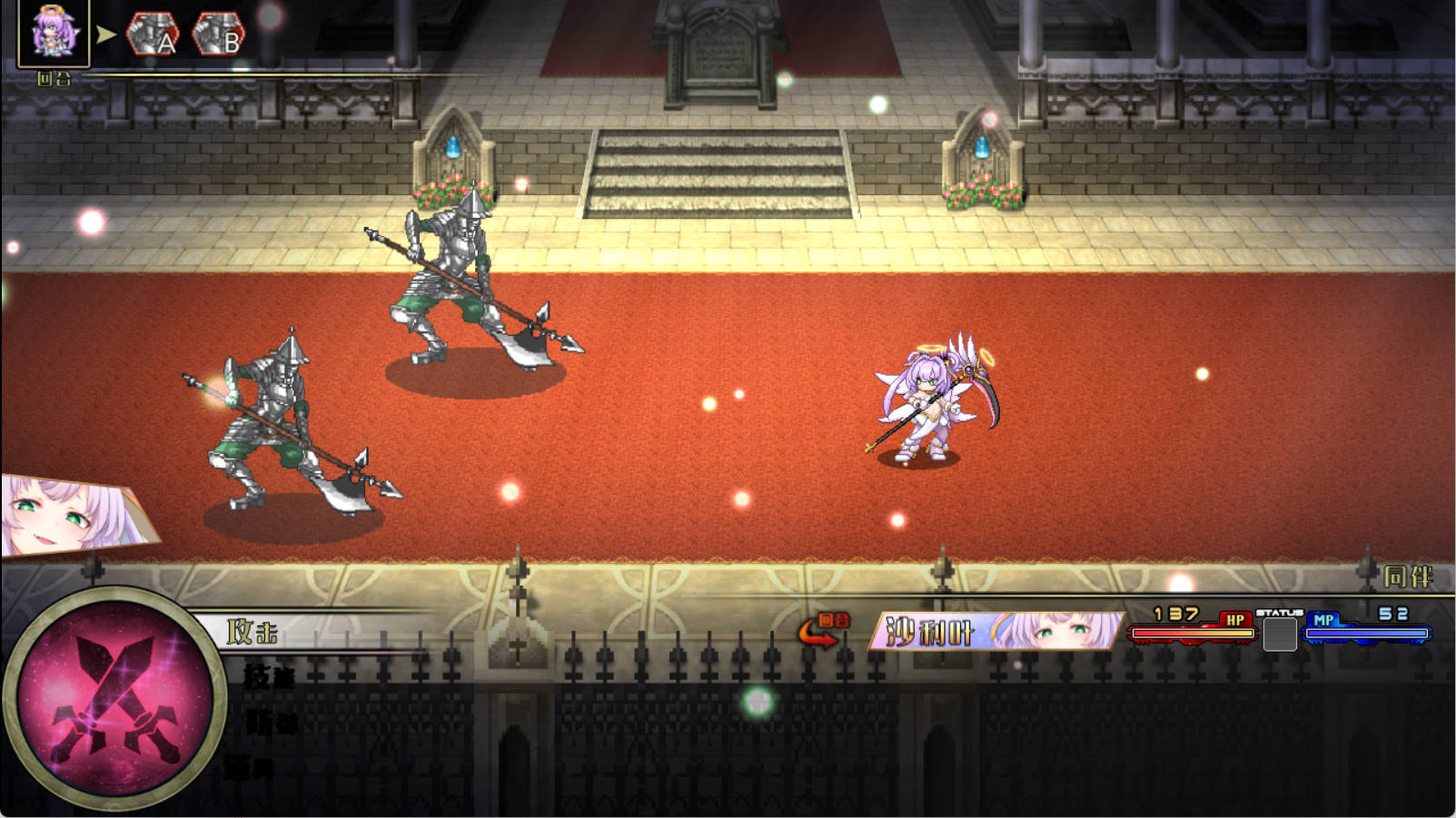Choose the 技能 skill command
The image size is (1456, 818).
[270, 676]
